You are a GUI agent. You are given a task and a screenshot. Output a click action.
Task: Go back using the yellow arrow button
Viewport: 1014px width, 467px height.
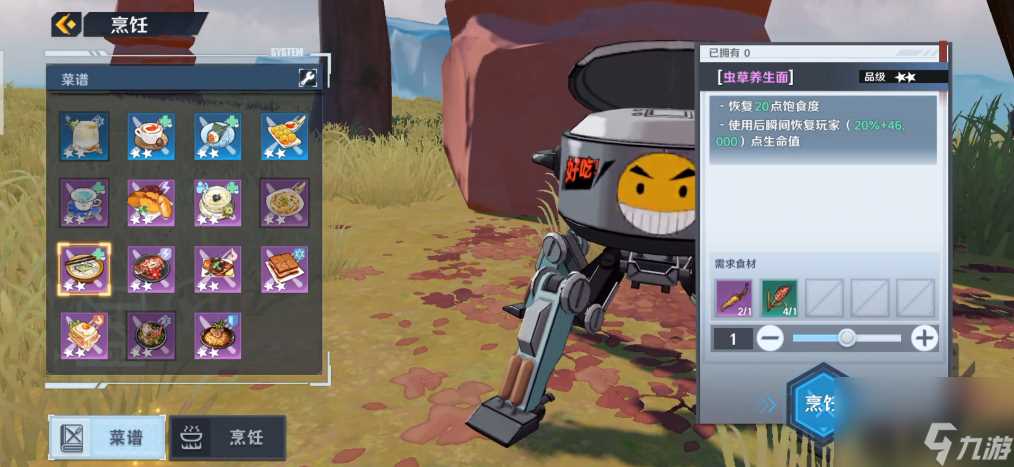66,24
